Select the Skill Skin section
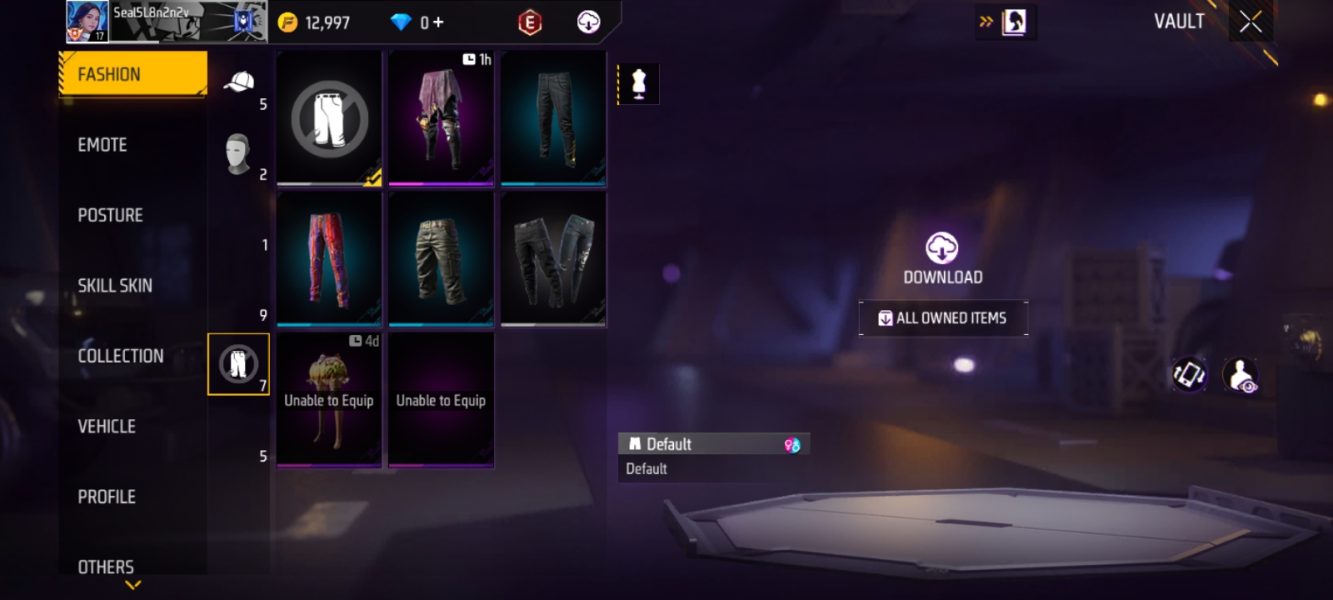Image resolution: width=1333 pixels, height=600 pixels. [x=115, y=286]
